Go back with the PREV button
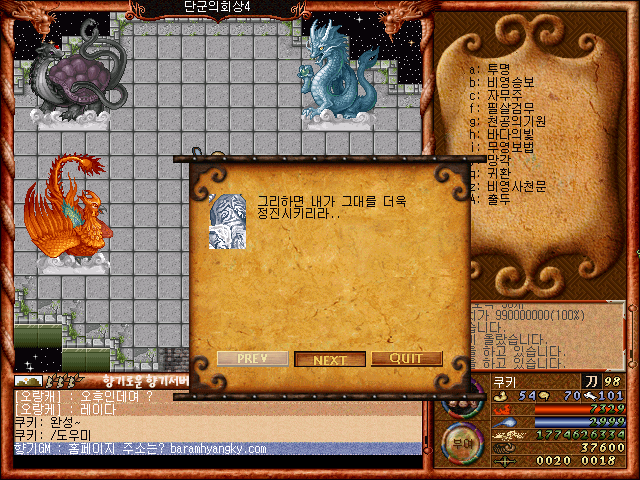The image size is (640, 480). [253, 358]
